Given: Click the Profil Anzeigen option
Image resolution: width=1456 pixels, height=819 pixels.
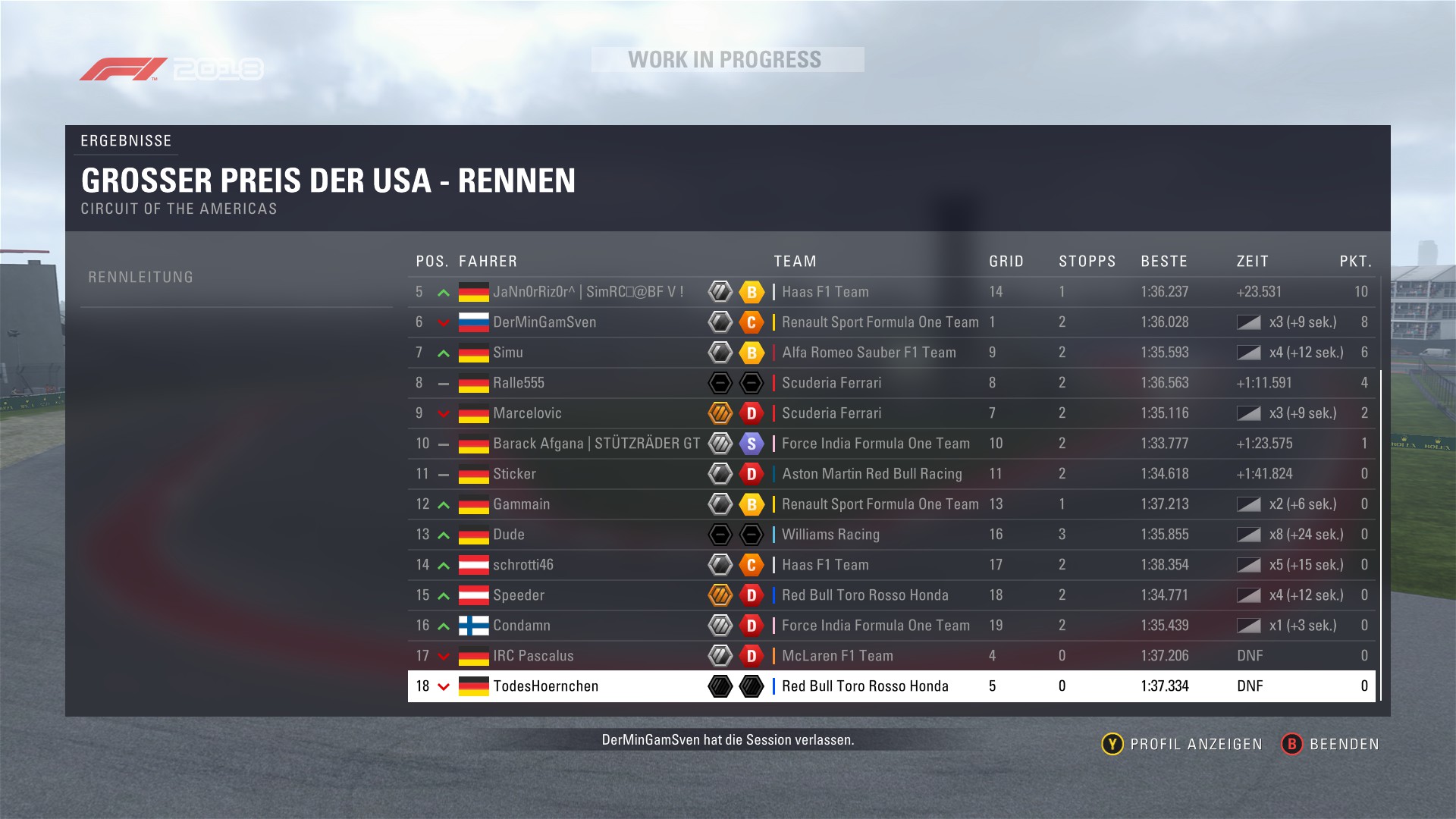Looking at the screenshot, I should tap(1181, 744).
